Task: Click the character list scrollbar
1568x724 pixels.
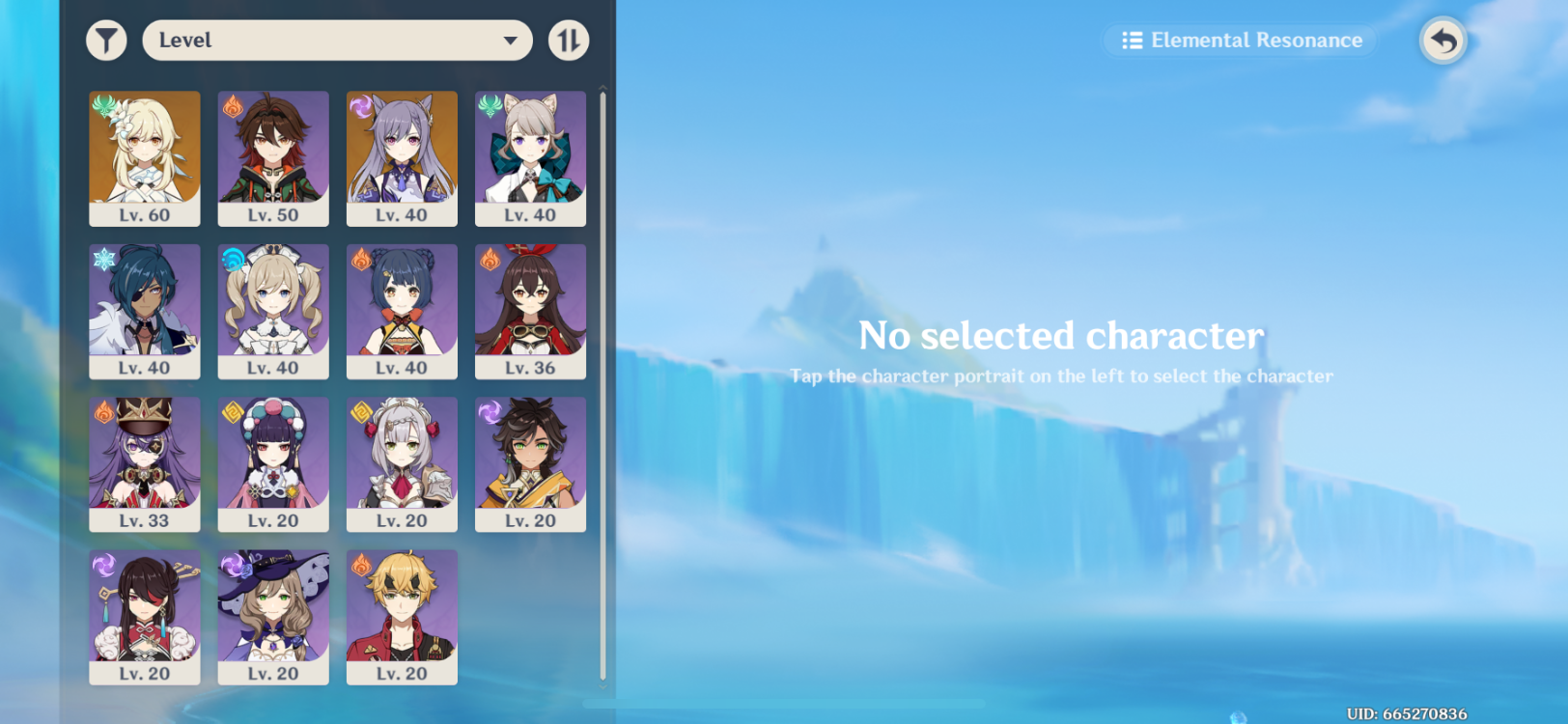Action: [601, 290]
